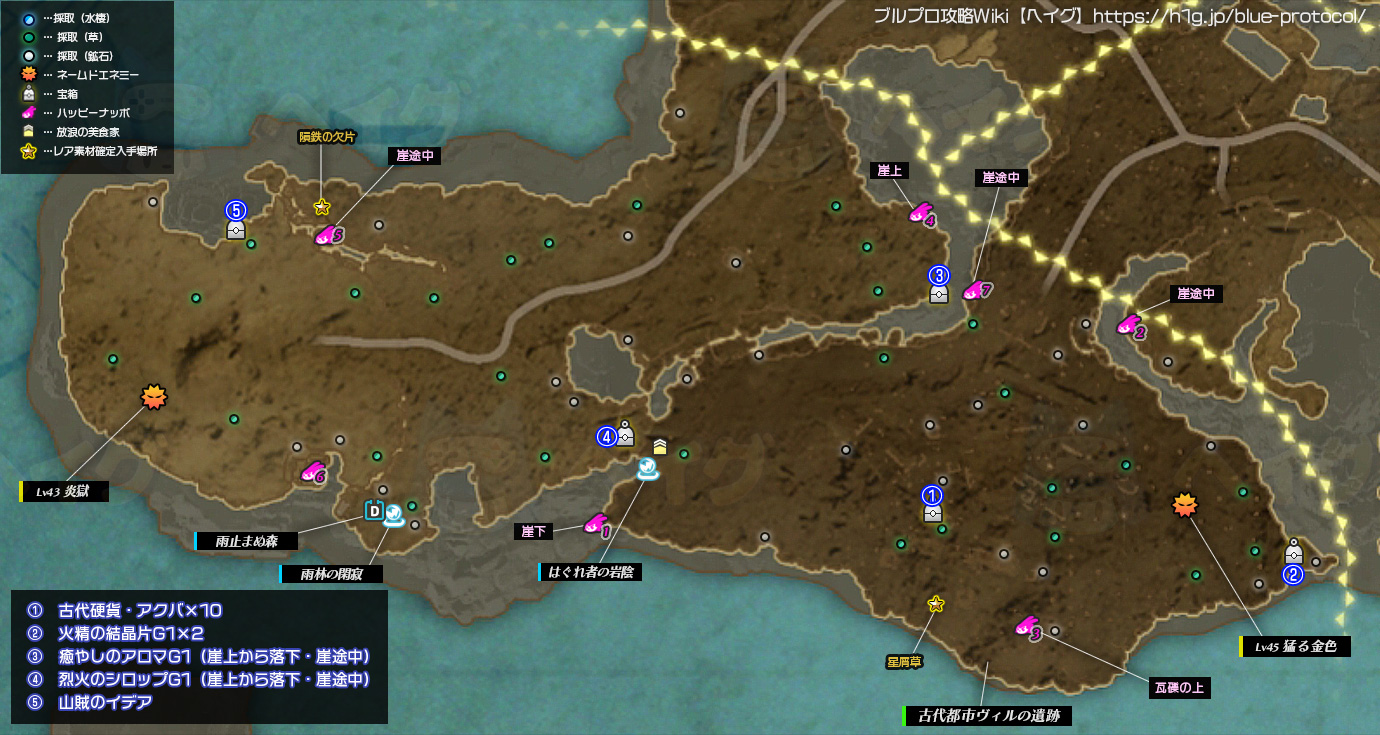Select the Lv43 炎獄 named enemy marker
The image size is (1380, 735).
point(153,397)
